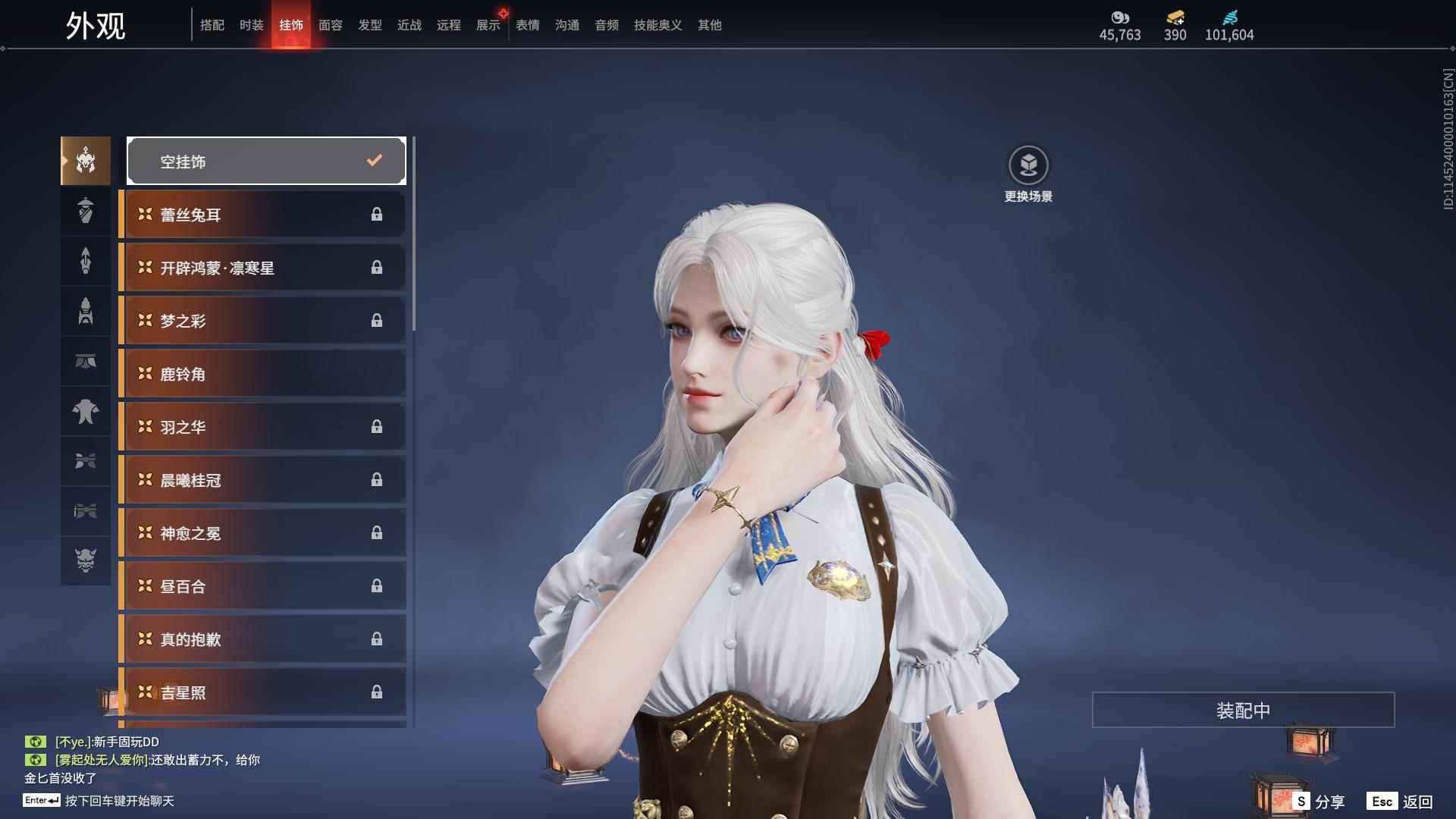Open the 近战 weapon tab
This screenshot has width=1456, height=819.
tap(409, 25)
